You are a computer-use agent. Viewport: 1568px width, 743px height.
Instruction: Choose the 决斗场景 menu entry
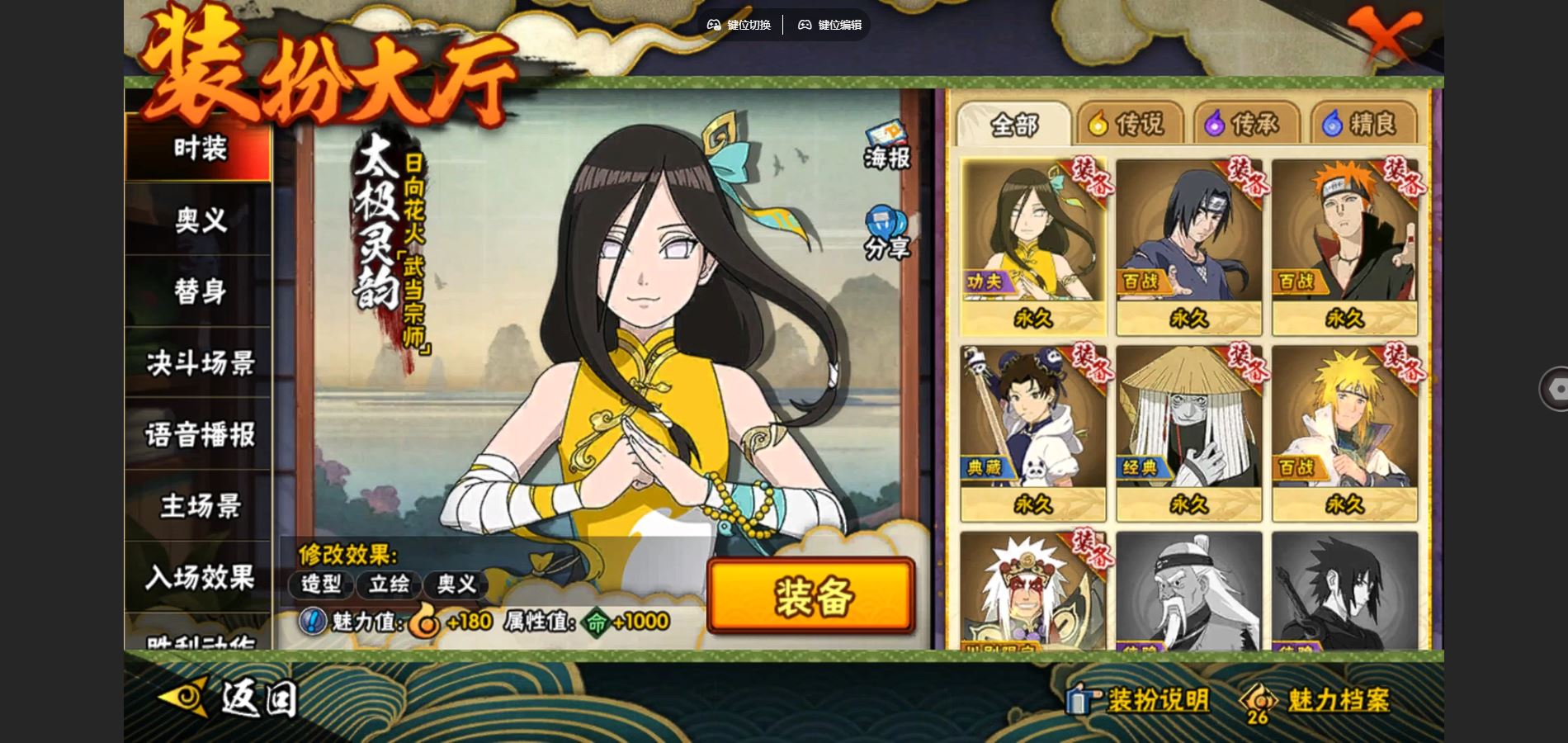pos(199,363)
